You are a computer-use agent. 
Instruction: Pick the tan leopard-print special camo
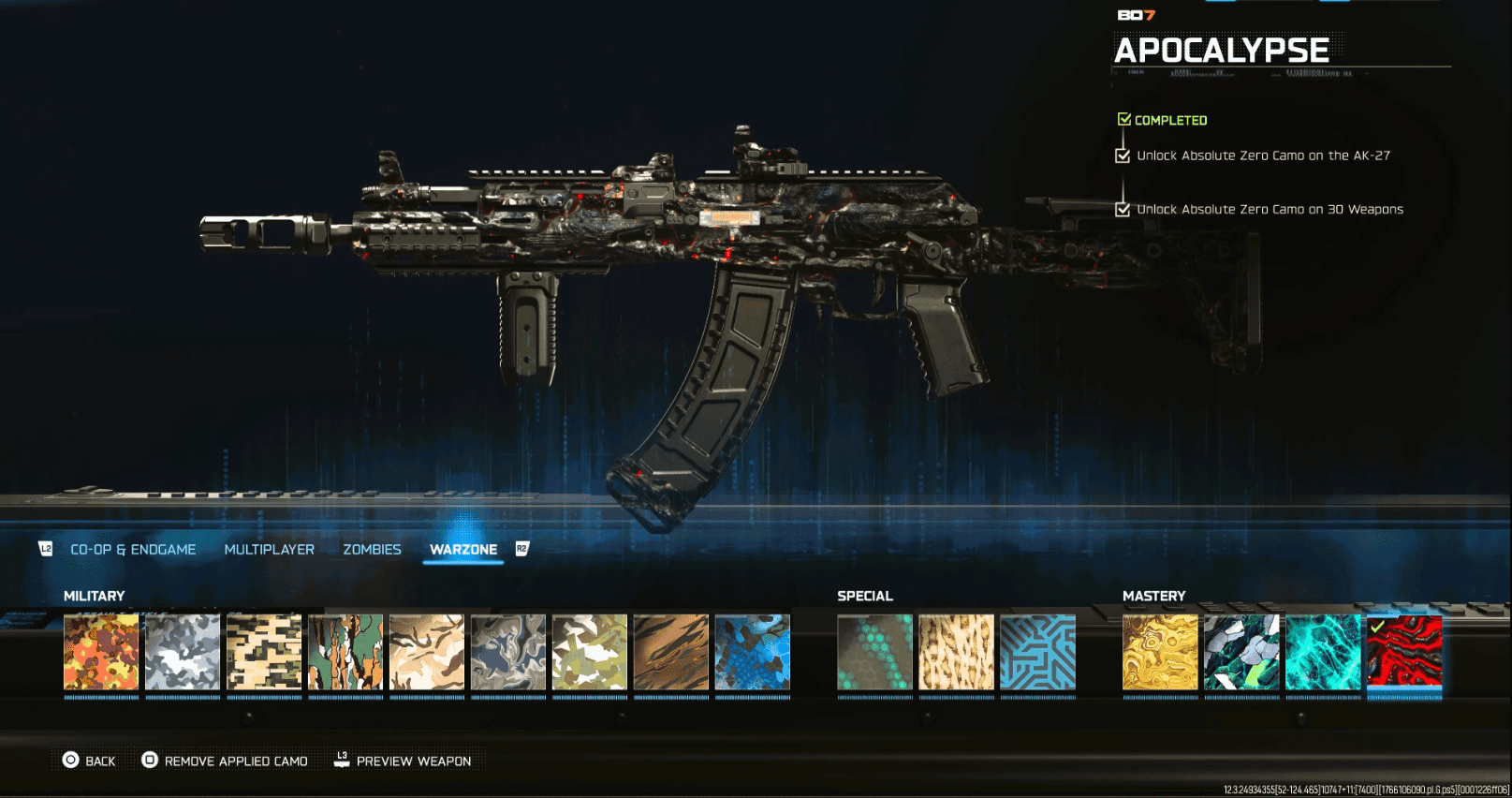coord(956,653)
